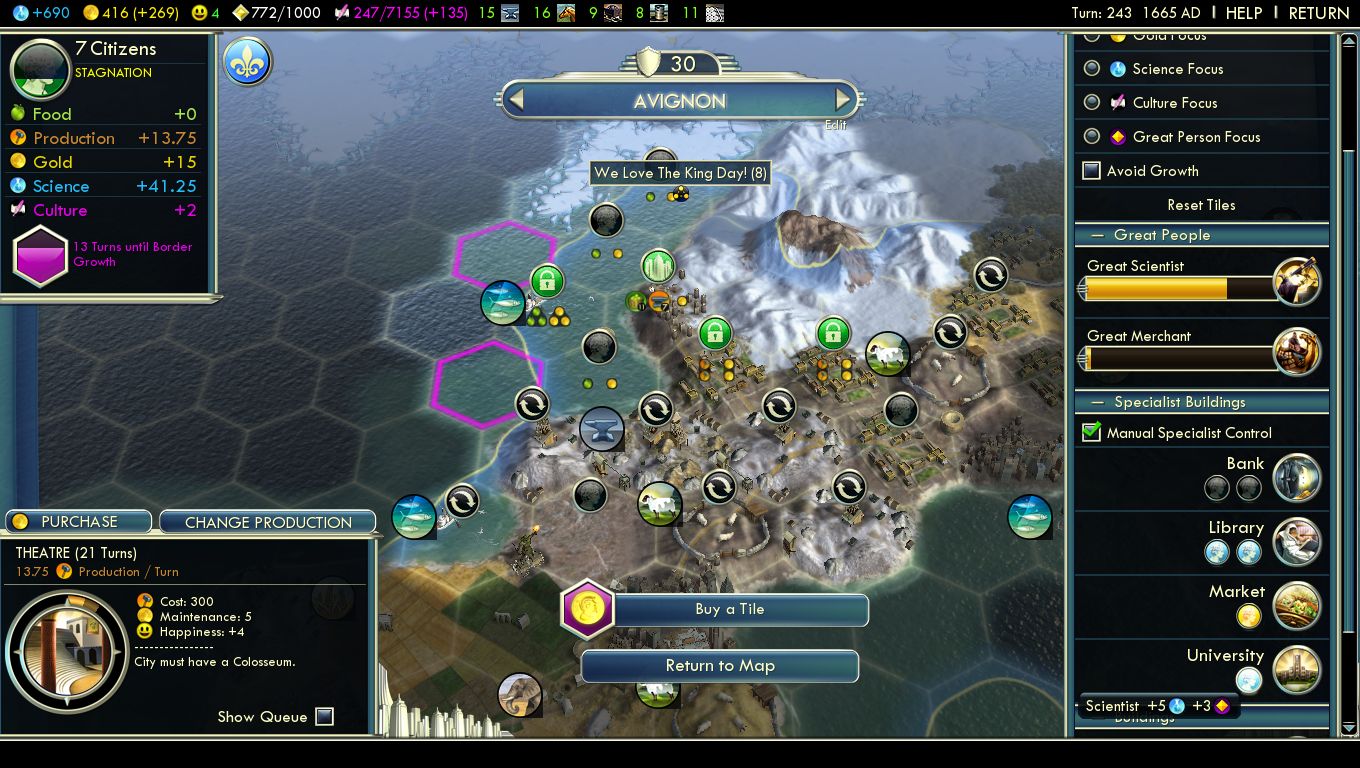
Task: Click the Theatre production portrait
Action: point(67,653)
